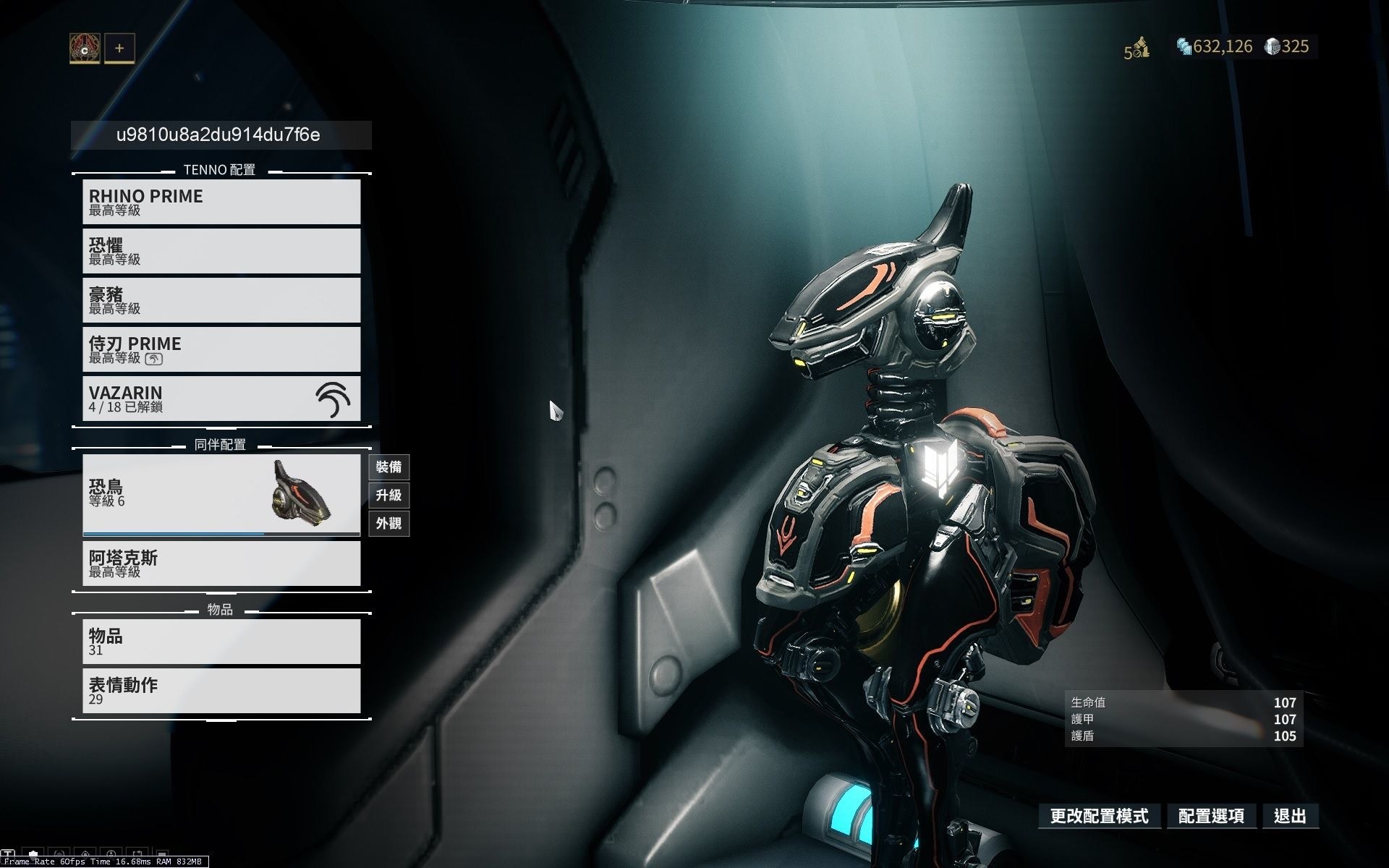Viewport: 1389px width, 868px height.
Task: Select the 阿塔克斯 companion weapon slot
Action: pyautogui.click(x=221, y=563)
